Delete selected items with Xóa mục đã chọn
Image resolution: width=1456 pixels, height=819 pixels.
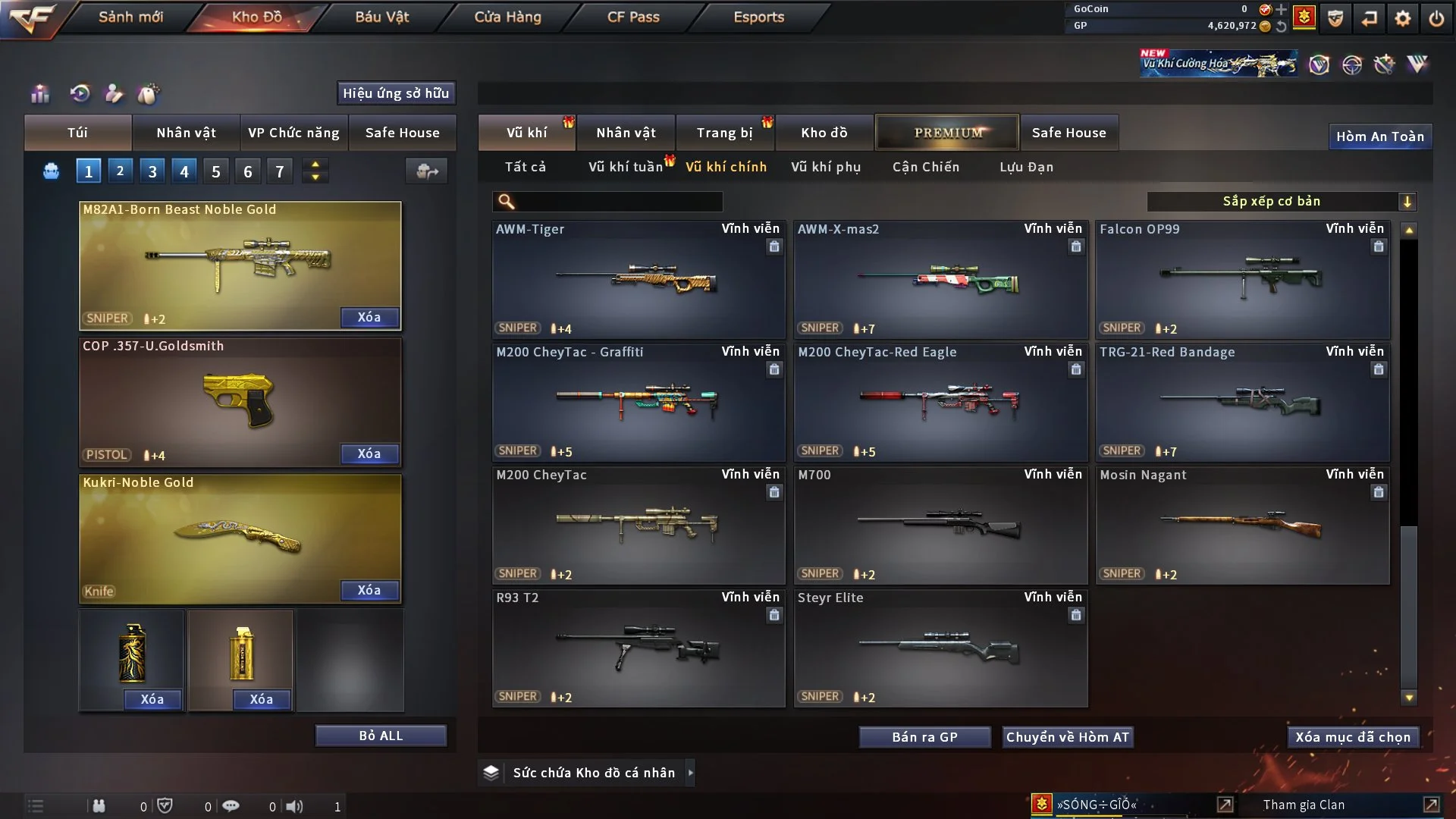point(1352,737)
